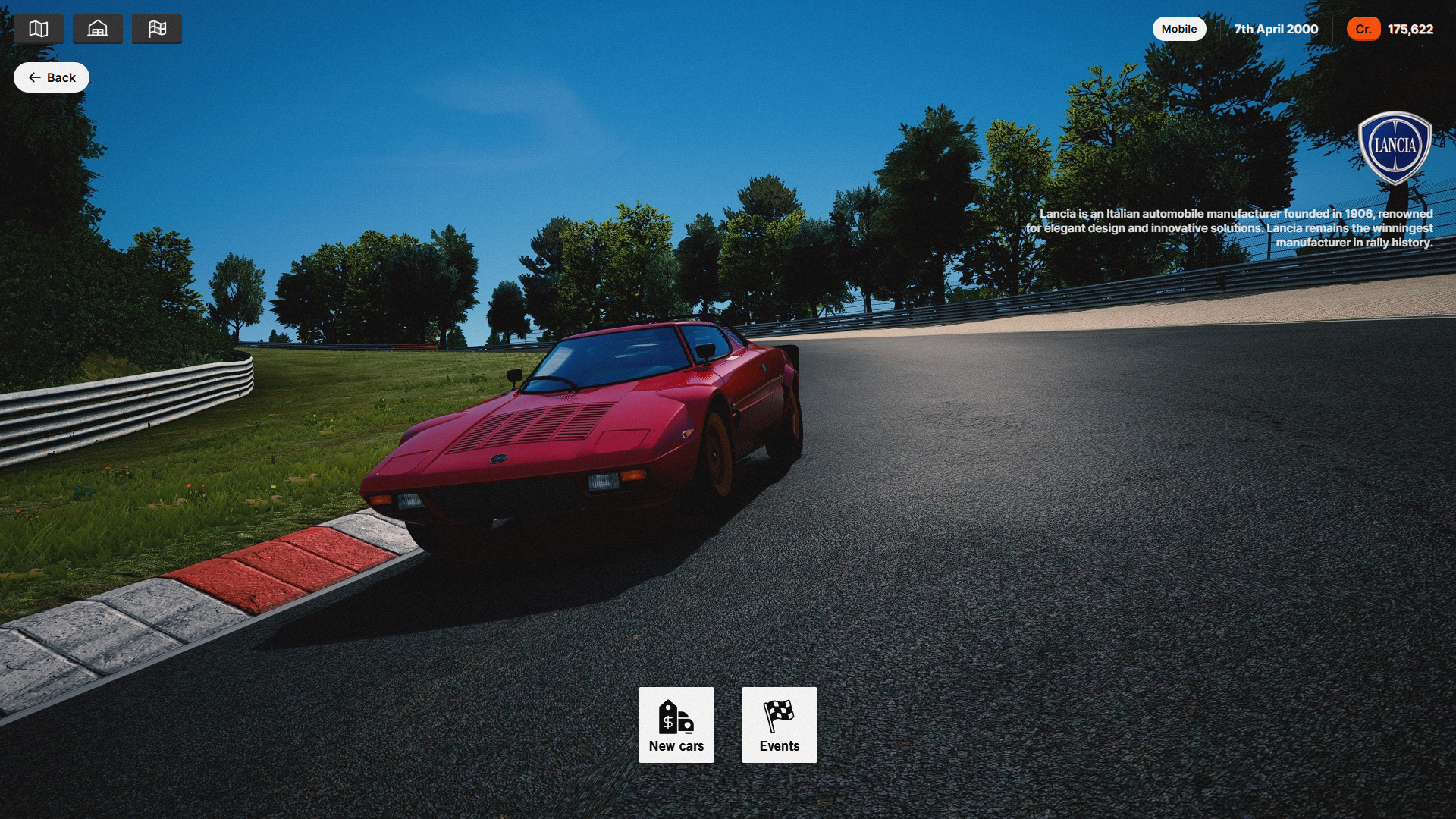Go back with the Back button
The width and height of the screenshot is (1456, 819).
(52, 77)
